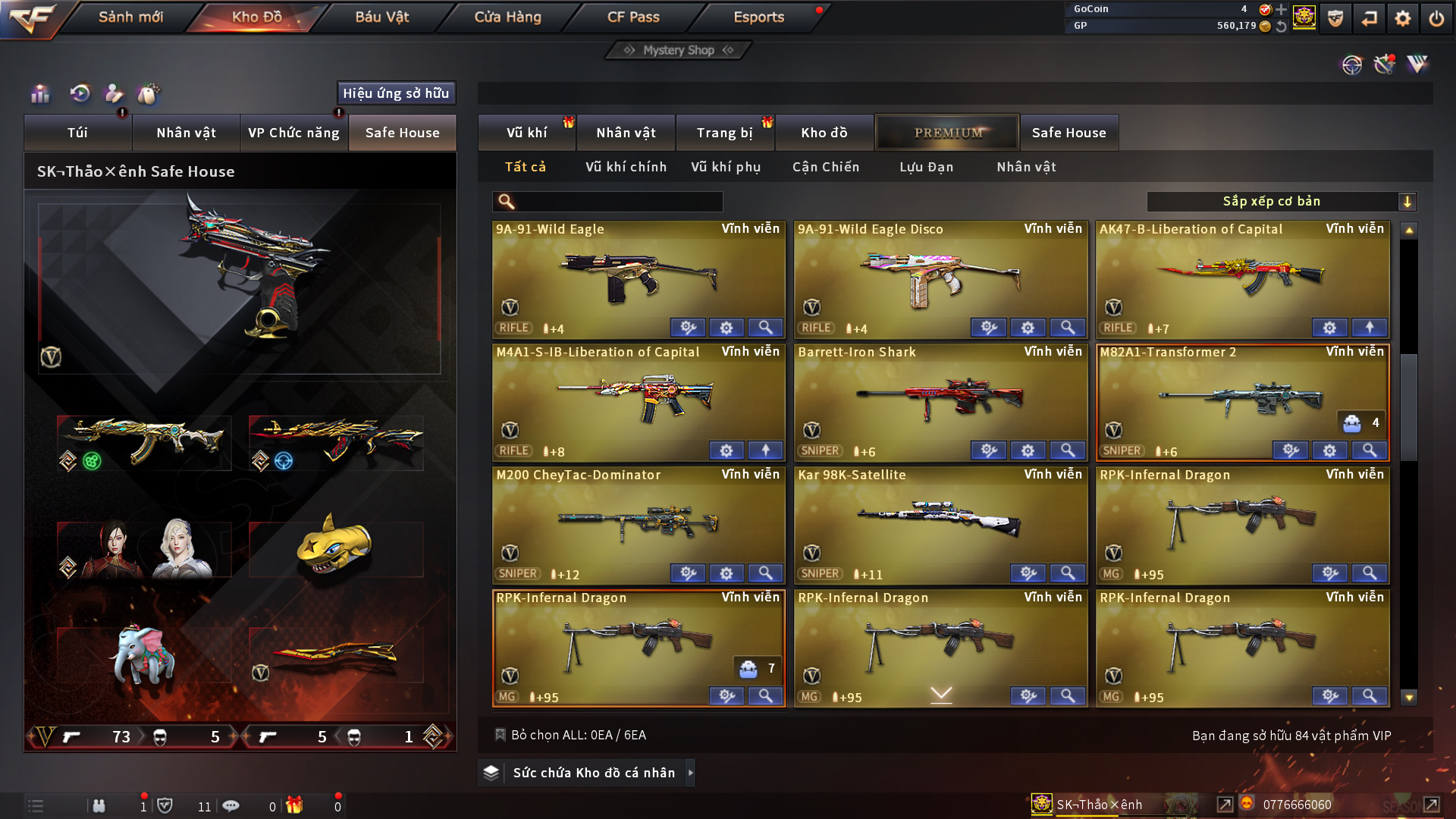Open the Cửa Hàng shop menu
1456x819 pixels.
(x=507, y=17)
